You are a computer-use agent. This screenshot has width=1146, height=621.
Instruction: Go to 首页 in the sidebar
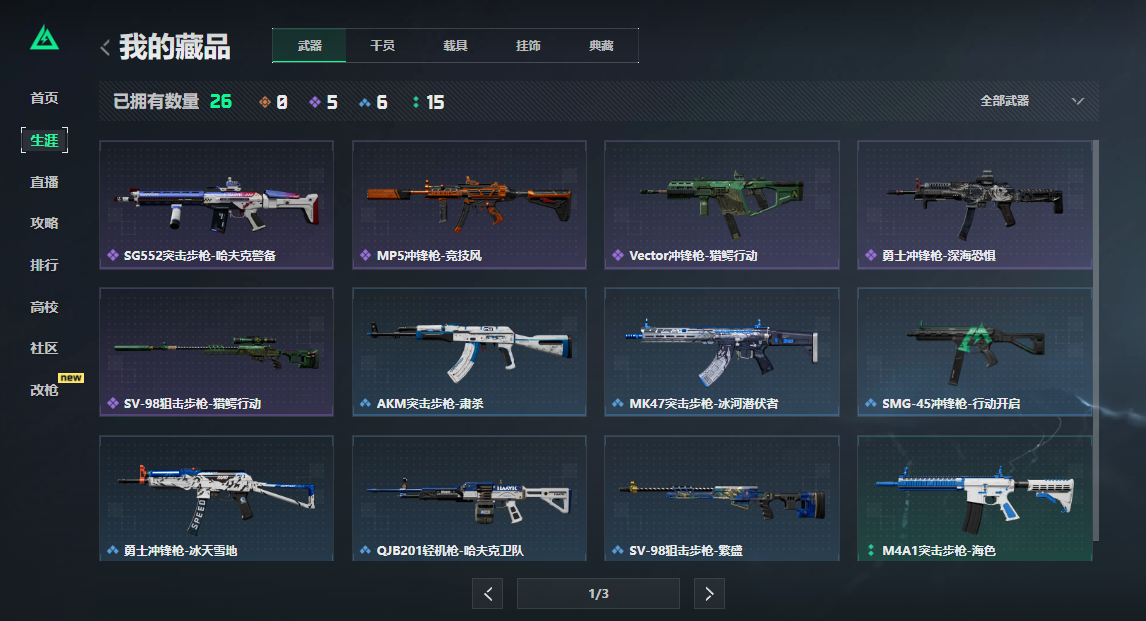(44, 98)
